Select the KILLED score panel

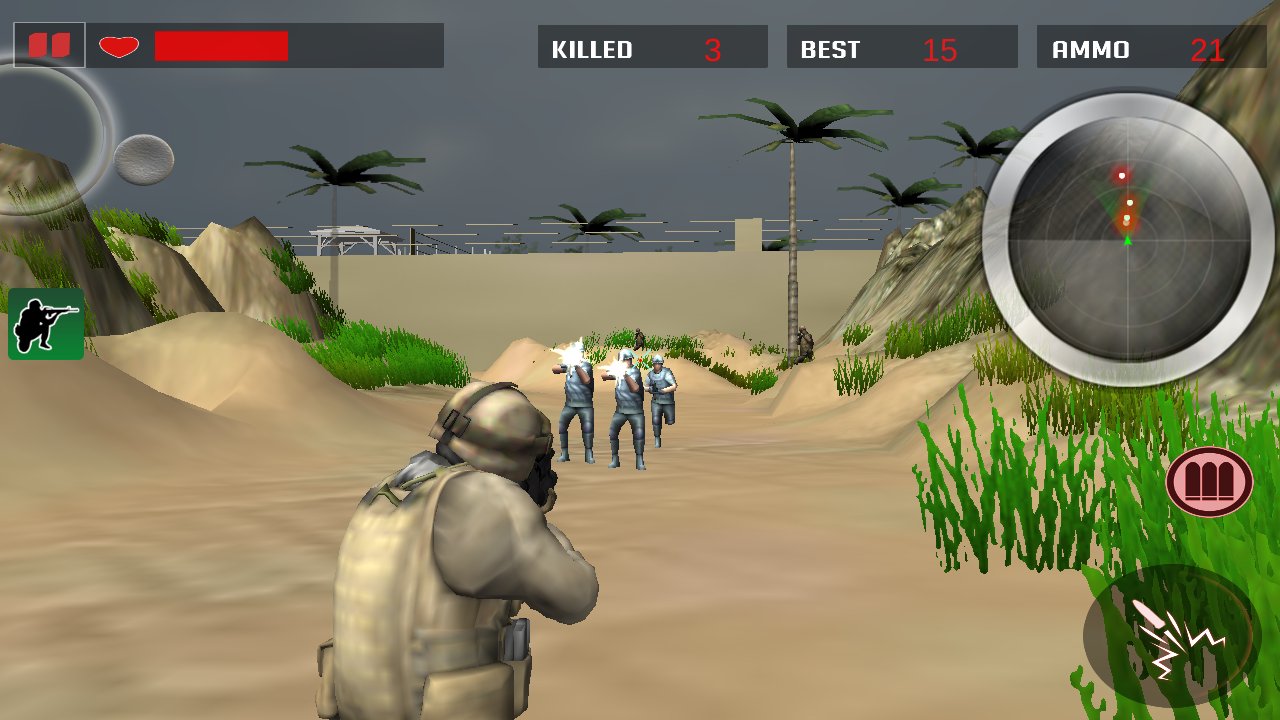652,46
